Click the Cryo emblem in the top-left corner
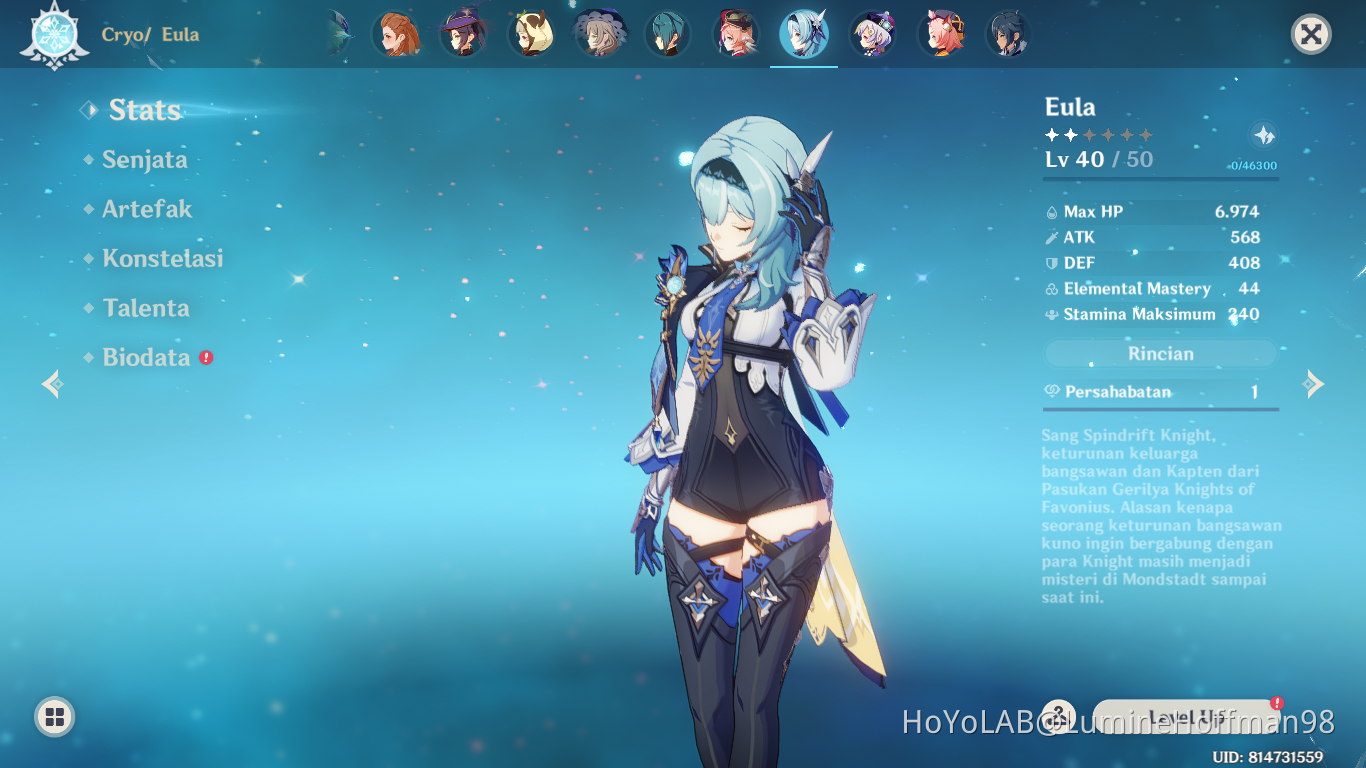This screenshot has height=768, width=1366. coord(55,33)
